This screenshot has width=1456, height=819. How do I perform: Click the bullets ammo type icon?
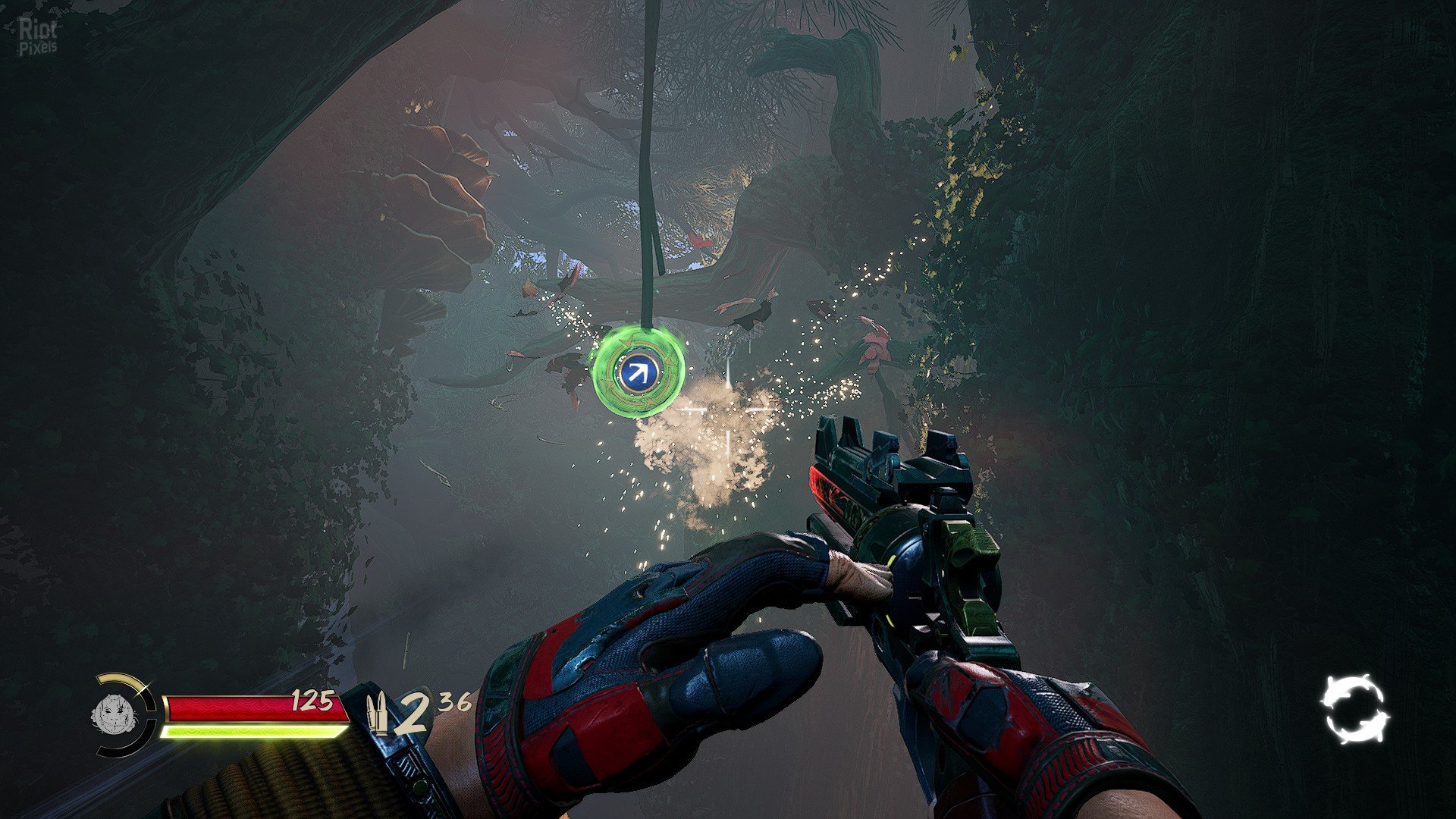tap(377, 713)
